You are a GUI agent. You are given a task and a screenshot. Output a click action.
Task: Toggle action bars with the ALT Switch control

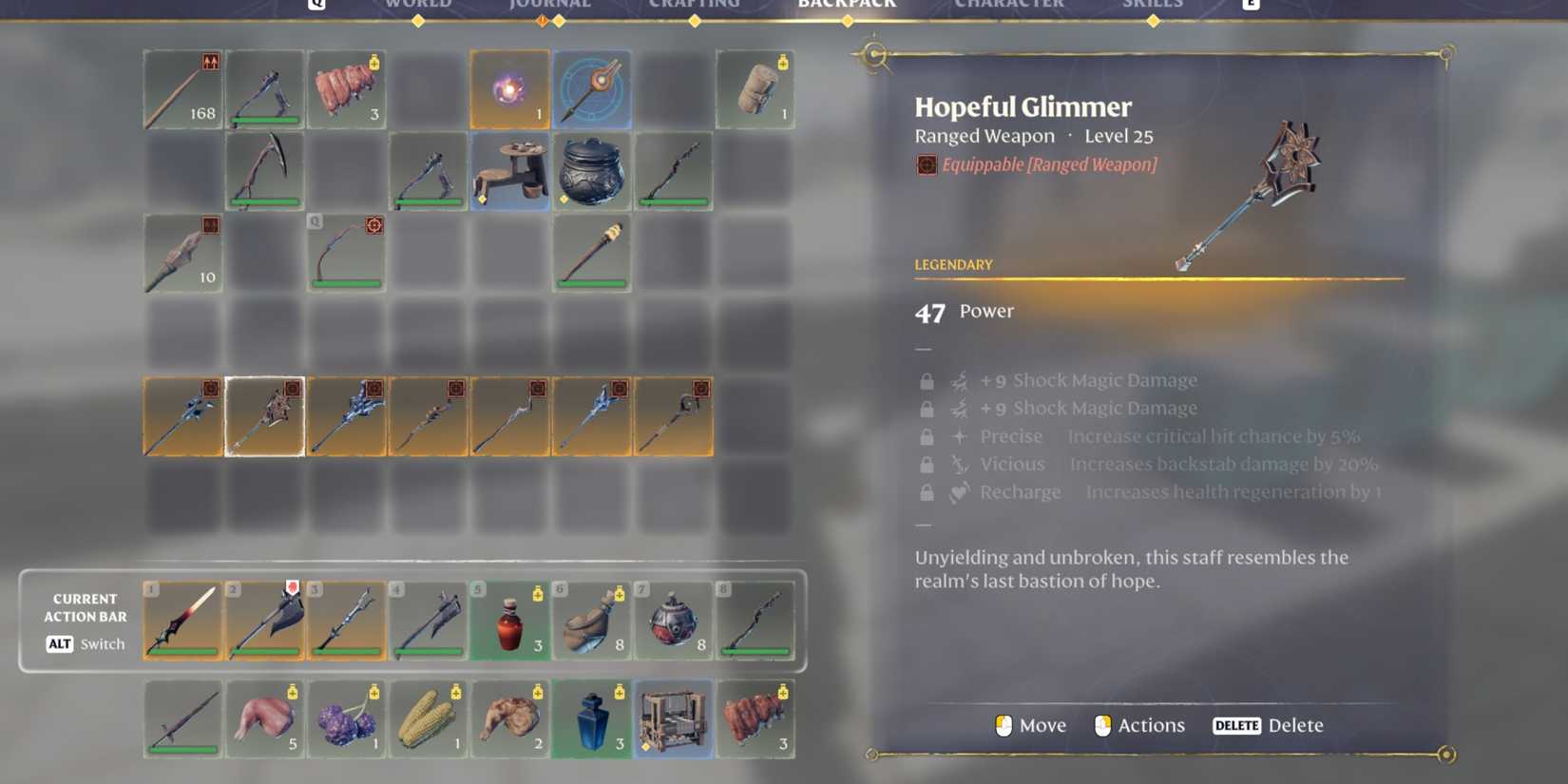(84, 643)
